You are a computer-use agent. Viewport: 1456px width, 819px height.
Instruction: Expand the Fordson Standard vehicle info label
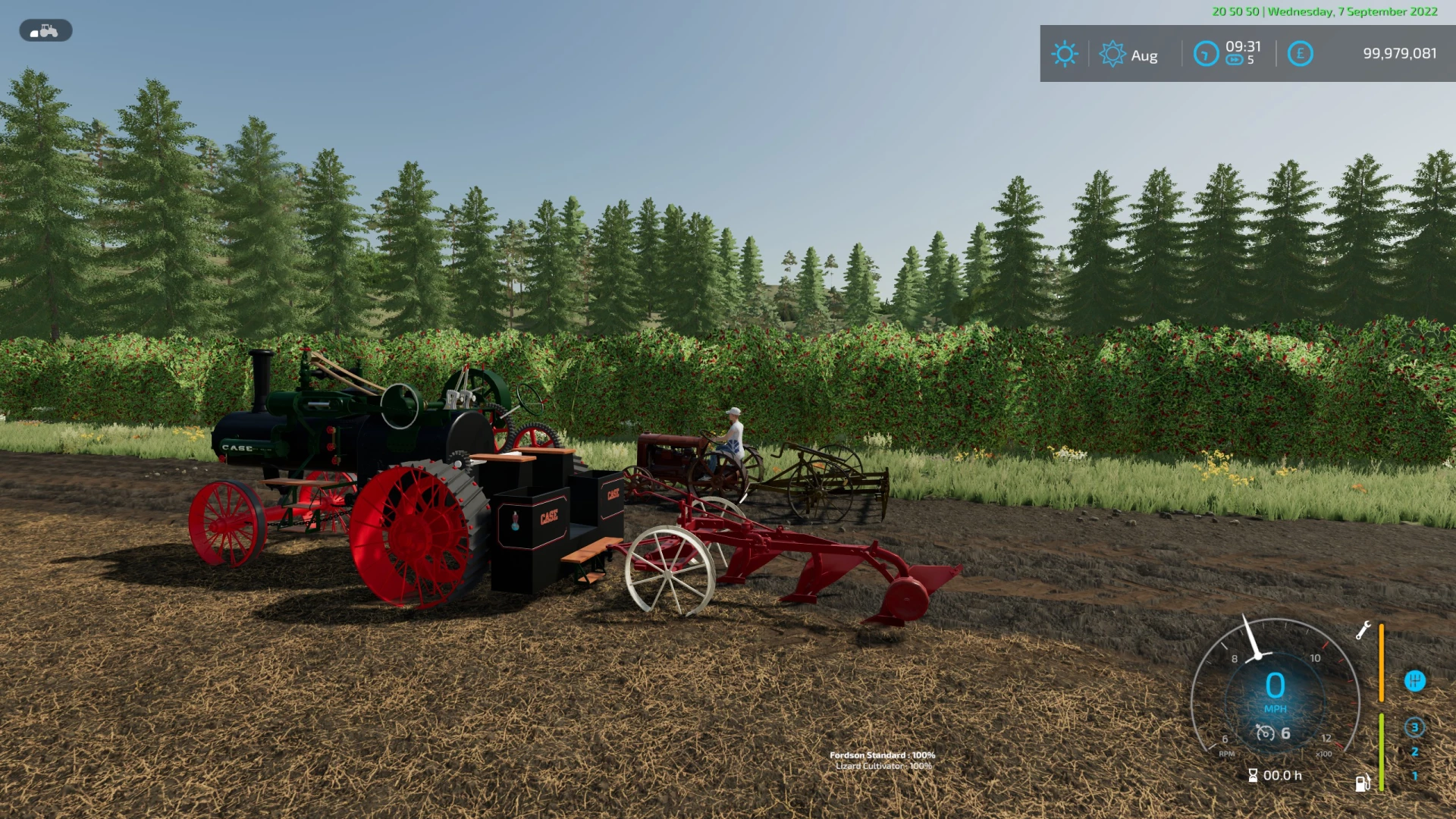pyautogui.click(x=884, y=755)
